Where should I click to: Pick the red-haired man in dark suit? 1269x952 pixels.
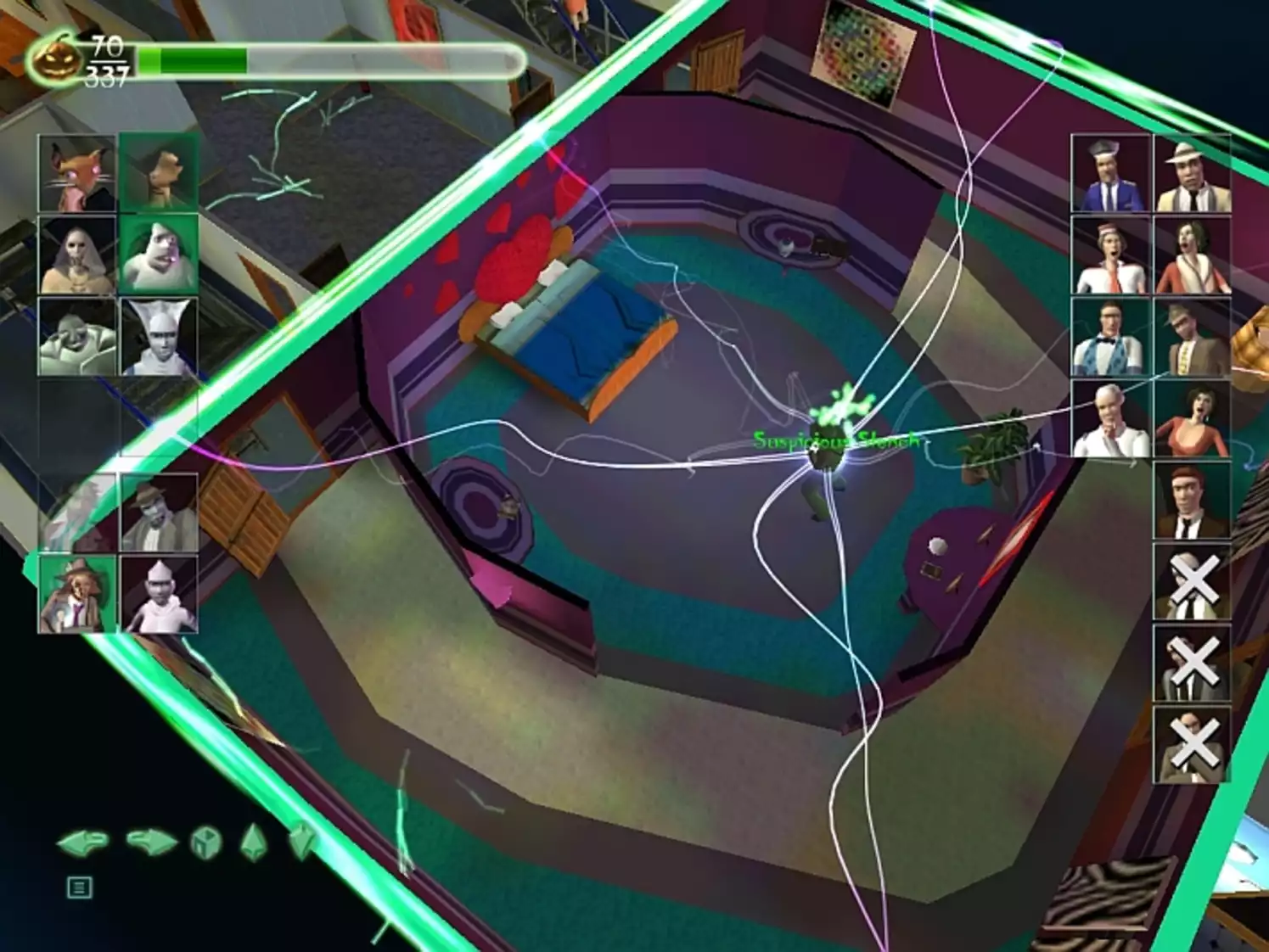(x=1192, y=501)
